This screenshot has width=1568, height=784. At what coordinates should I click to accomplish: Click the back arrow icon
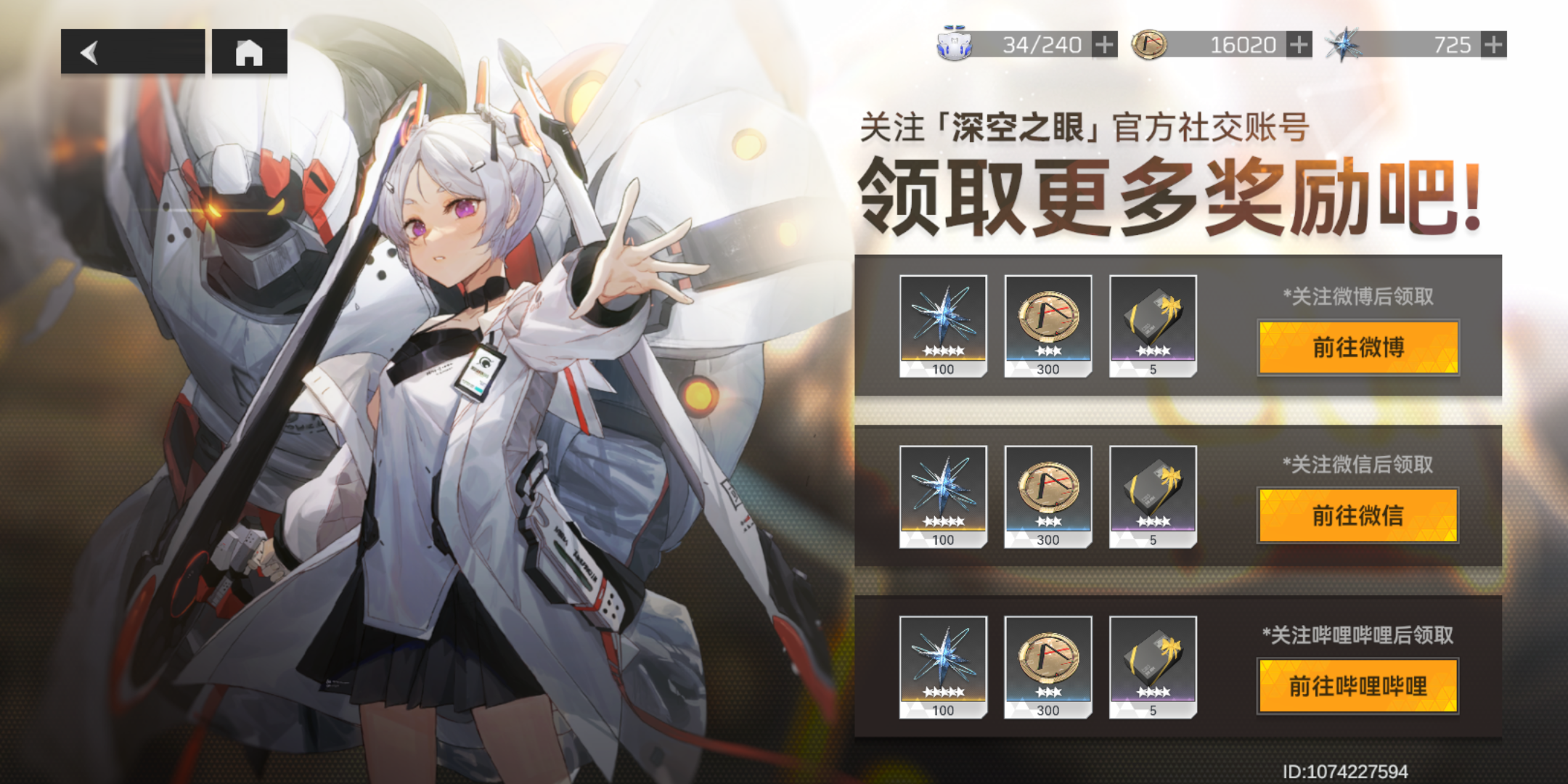point(90,52)
